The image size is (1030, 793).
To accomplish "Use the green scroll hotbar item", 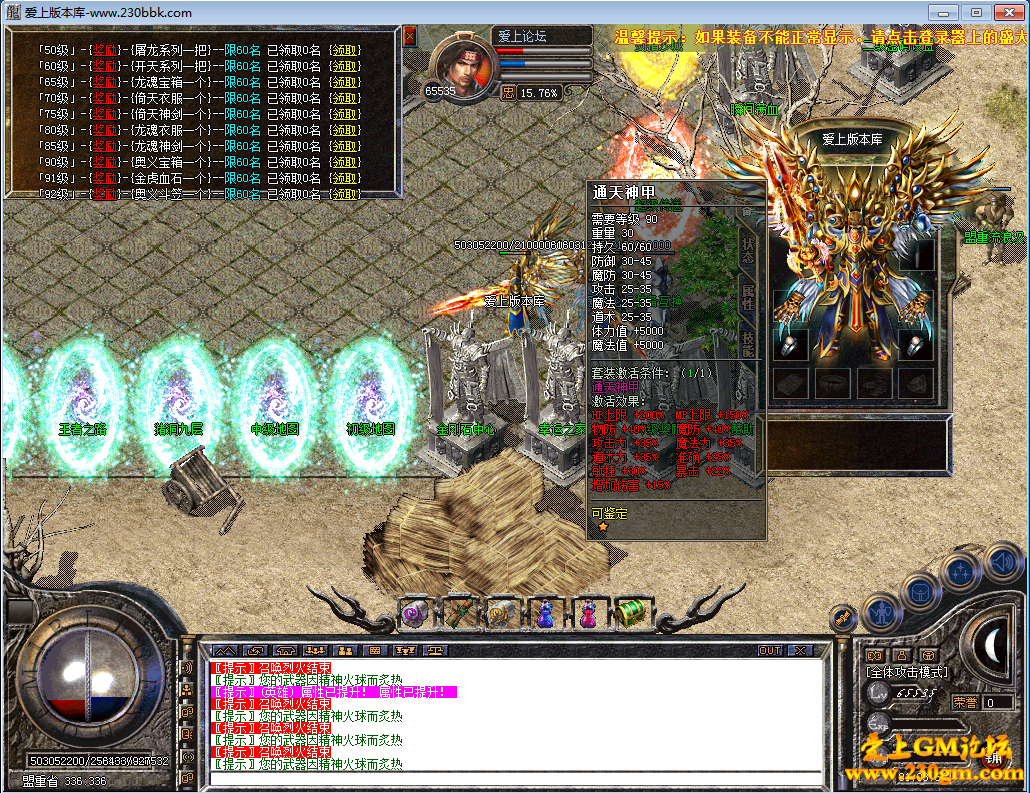I will coord(458,612).
